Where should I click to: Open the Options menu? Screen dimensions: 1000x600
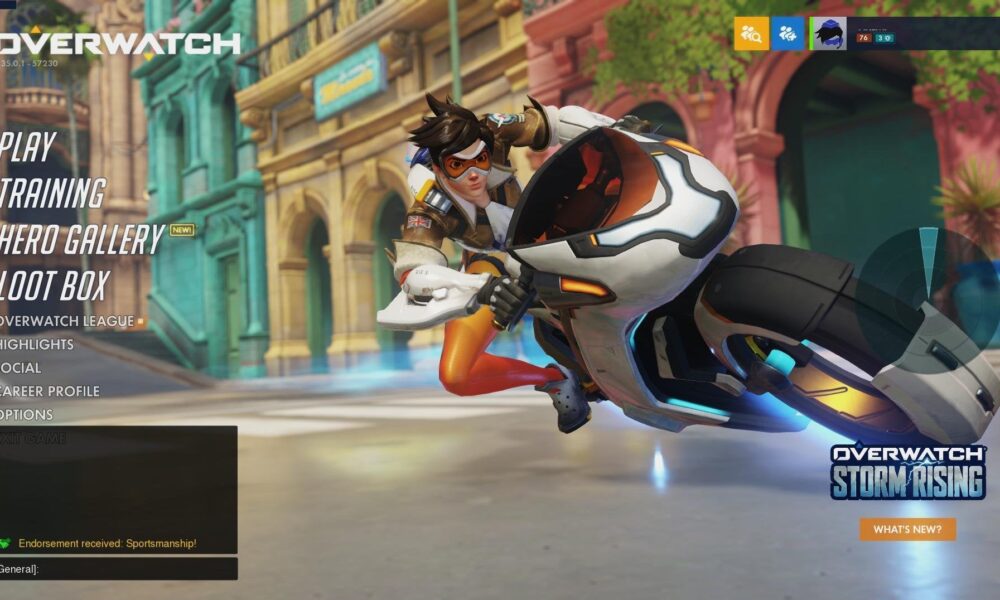point(27,414)
